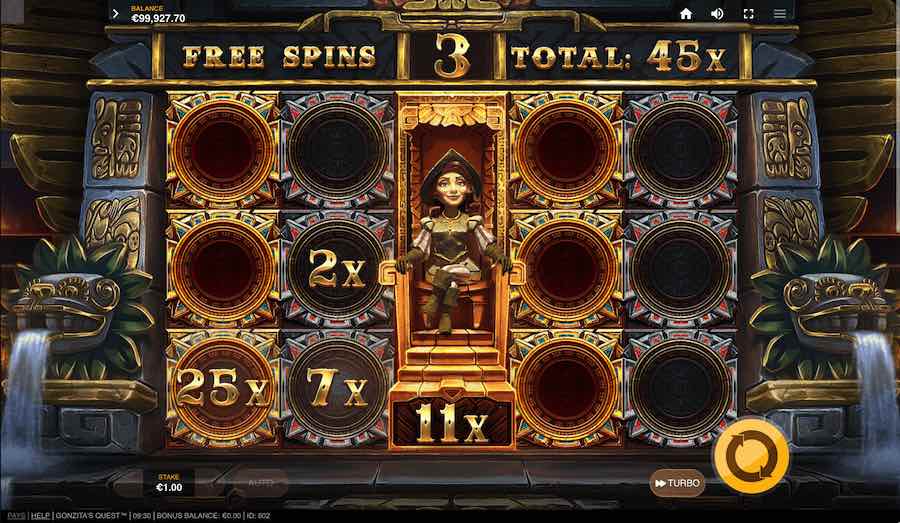900x523 pixels.
Task: Go to the home lobby
Action: coord(686,14)
